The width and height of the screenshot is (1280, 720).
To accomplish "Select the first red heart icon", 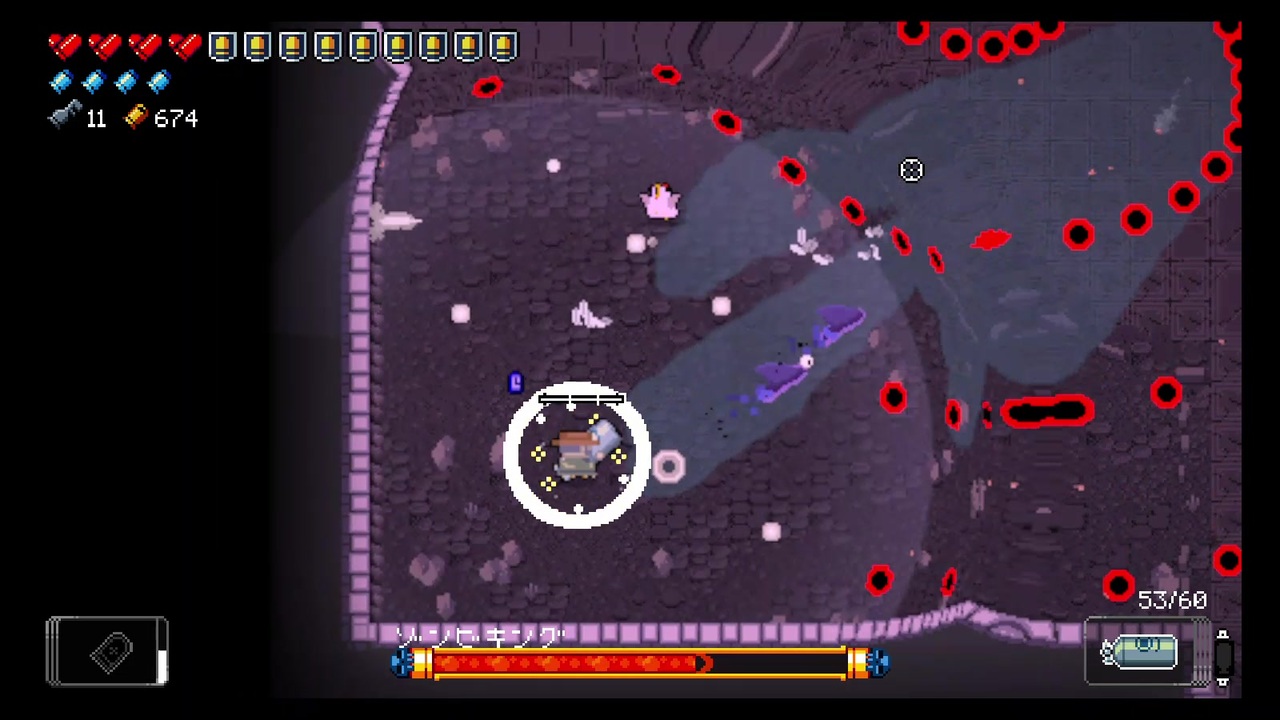I will click(x=64, y=45).
